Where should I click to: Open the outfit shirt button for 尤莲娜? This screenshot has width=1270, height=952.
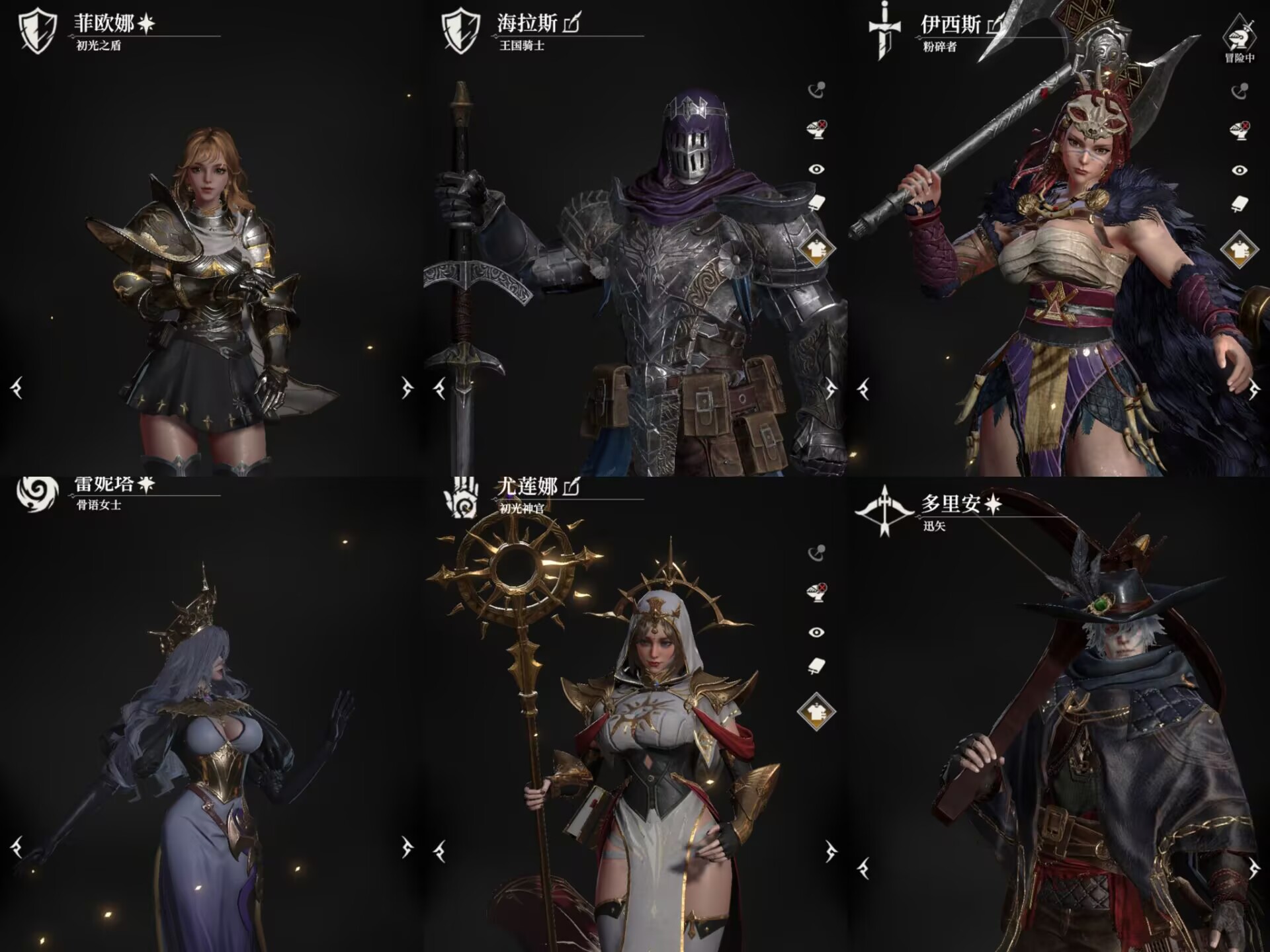817,712
